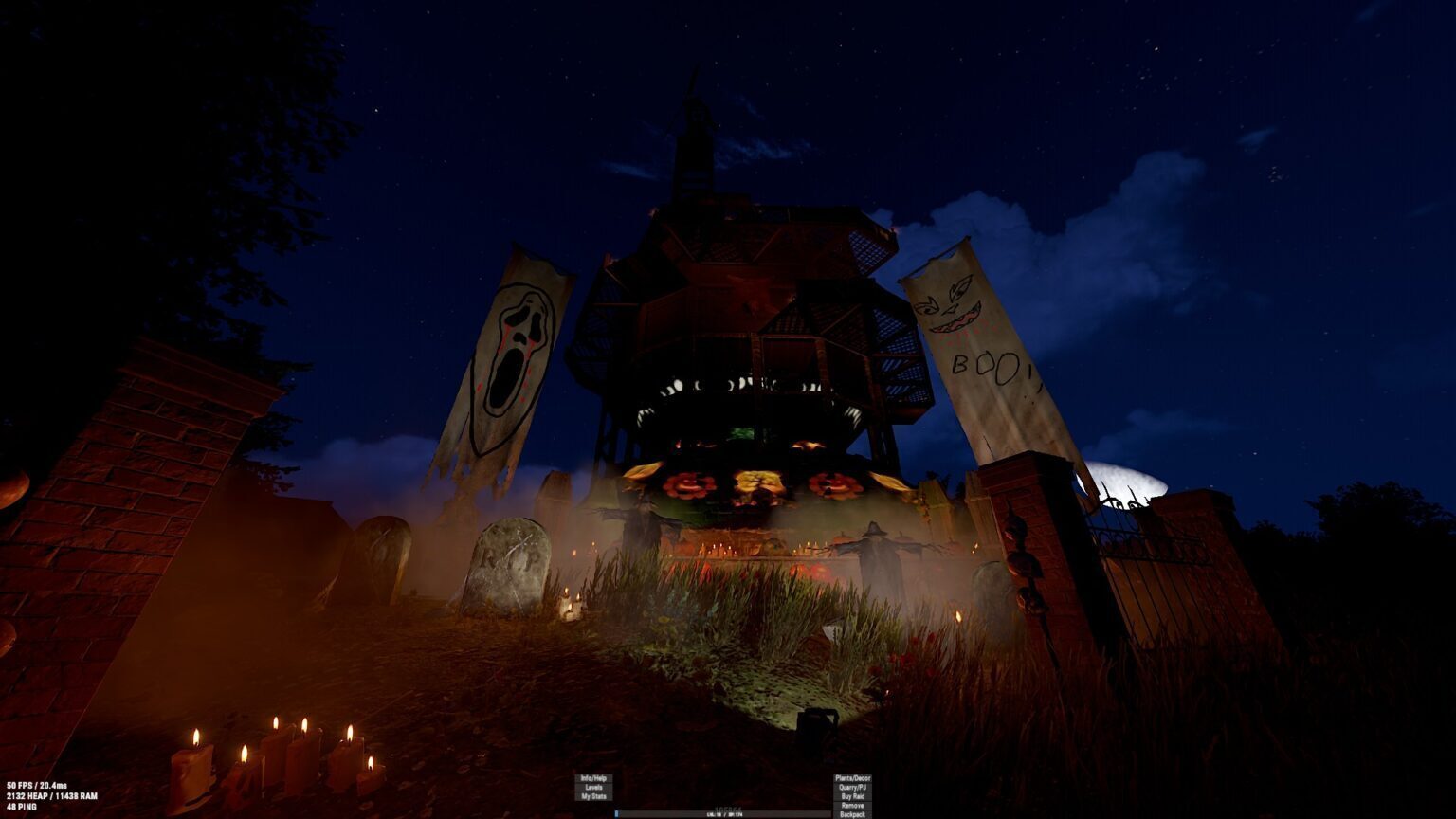Open the Info/Help panel
Screen dimensions: 1456x819
pos(593,778)
